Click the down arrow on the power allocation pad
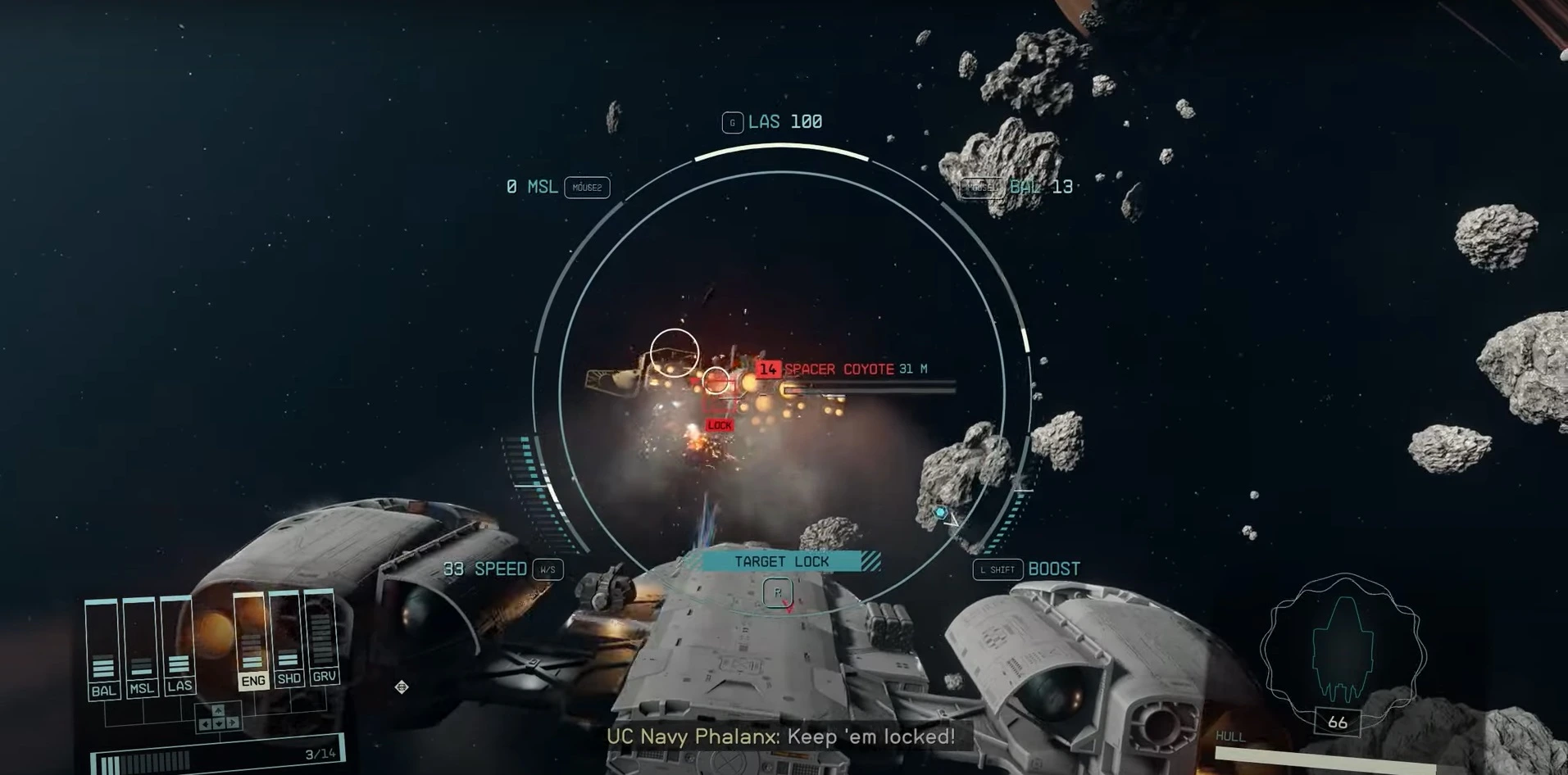1568x775 pixels. [x=218, y=723]
